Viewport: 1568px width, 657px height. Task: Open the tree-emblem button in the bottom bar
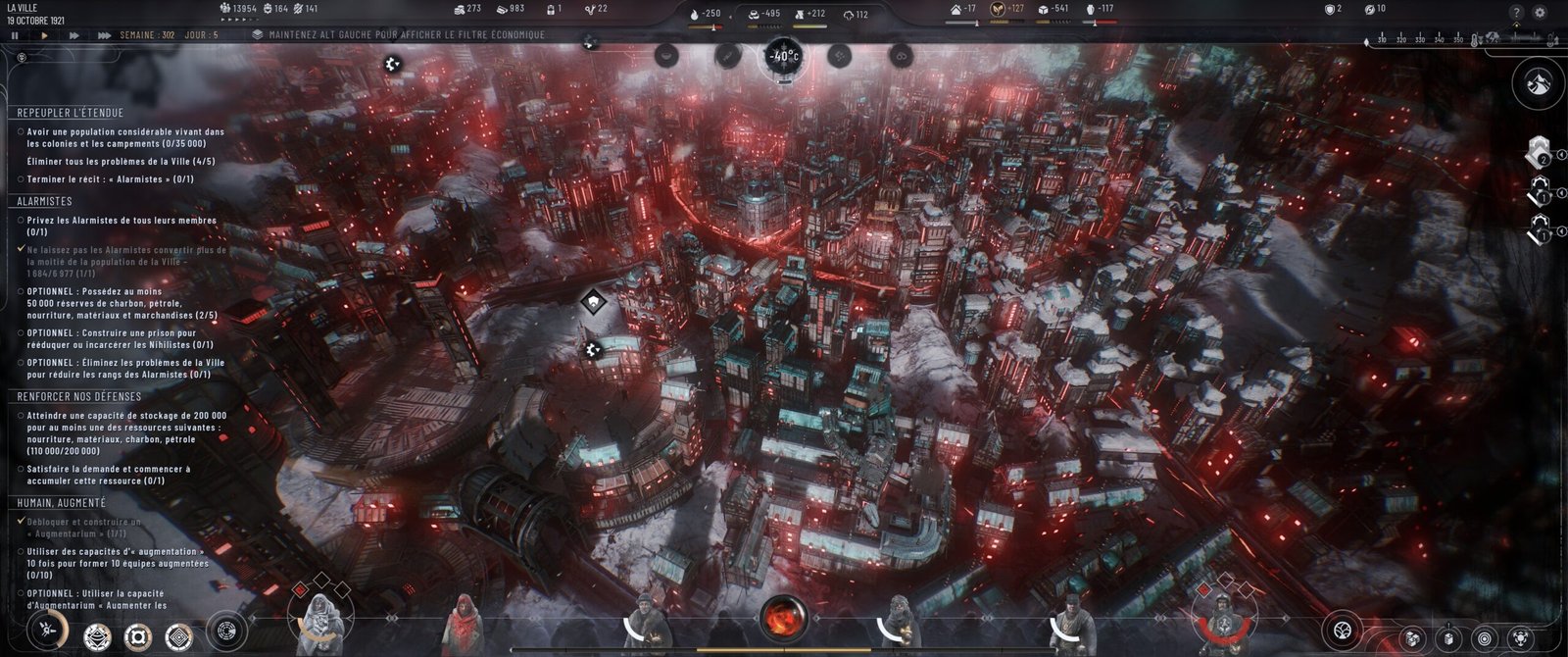tap(1343, 631)
